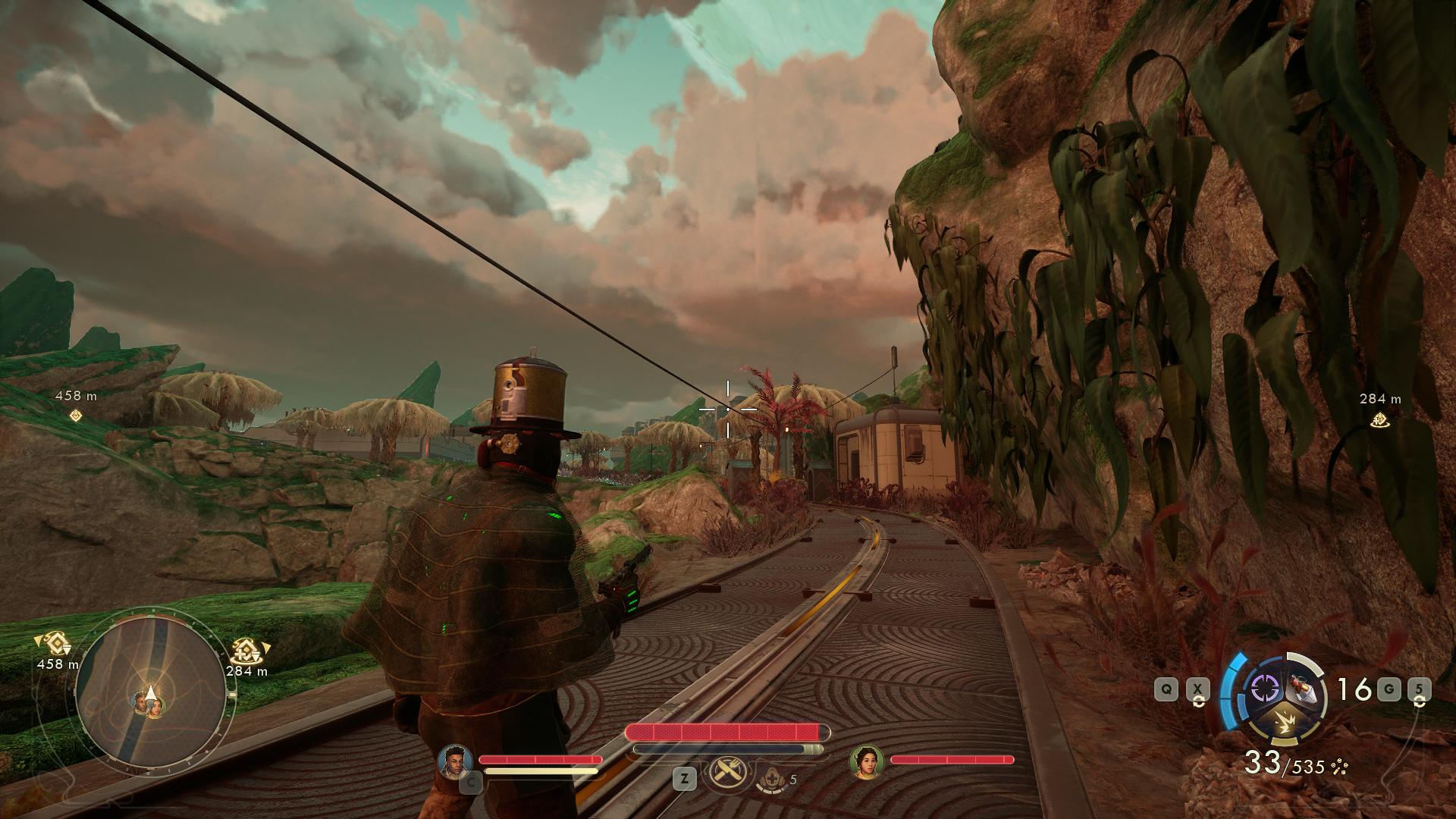Activate the medical inhaler icon
The width and height of the screenshot is (1456, 819).
pos(771,778)
